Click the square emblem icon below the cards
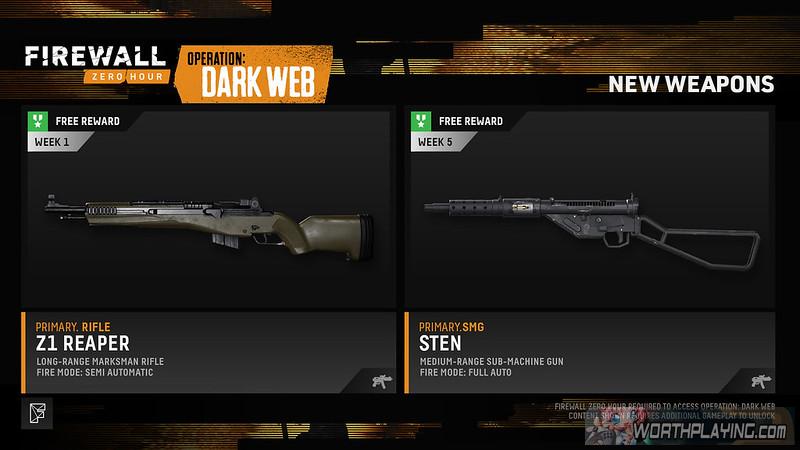This screenshot has height=450, width=800. tap(37, 411)
